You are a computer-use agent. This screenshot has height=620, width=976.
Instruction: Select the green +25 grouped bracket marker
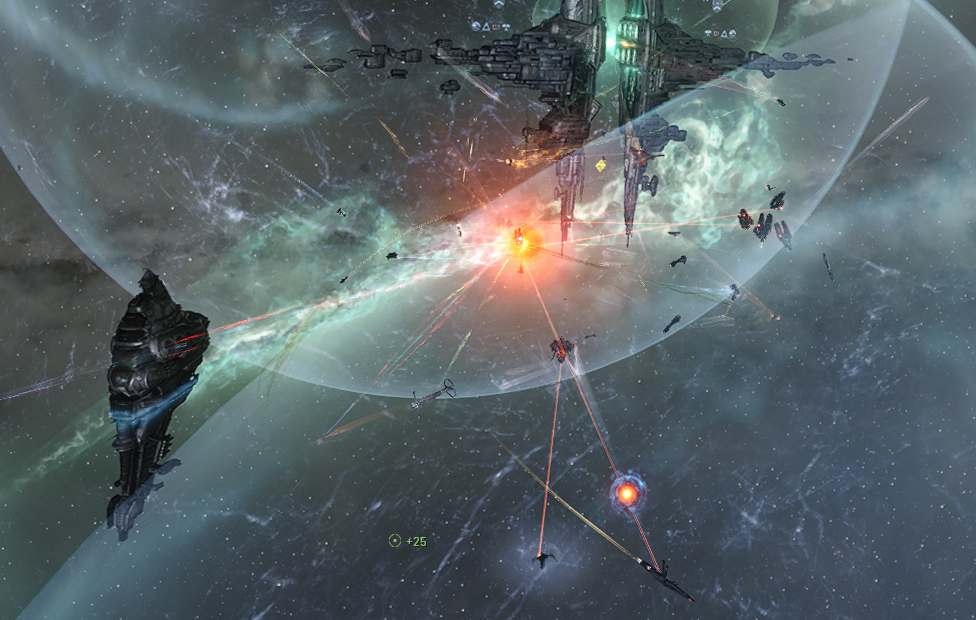point(395,541)
